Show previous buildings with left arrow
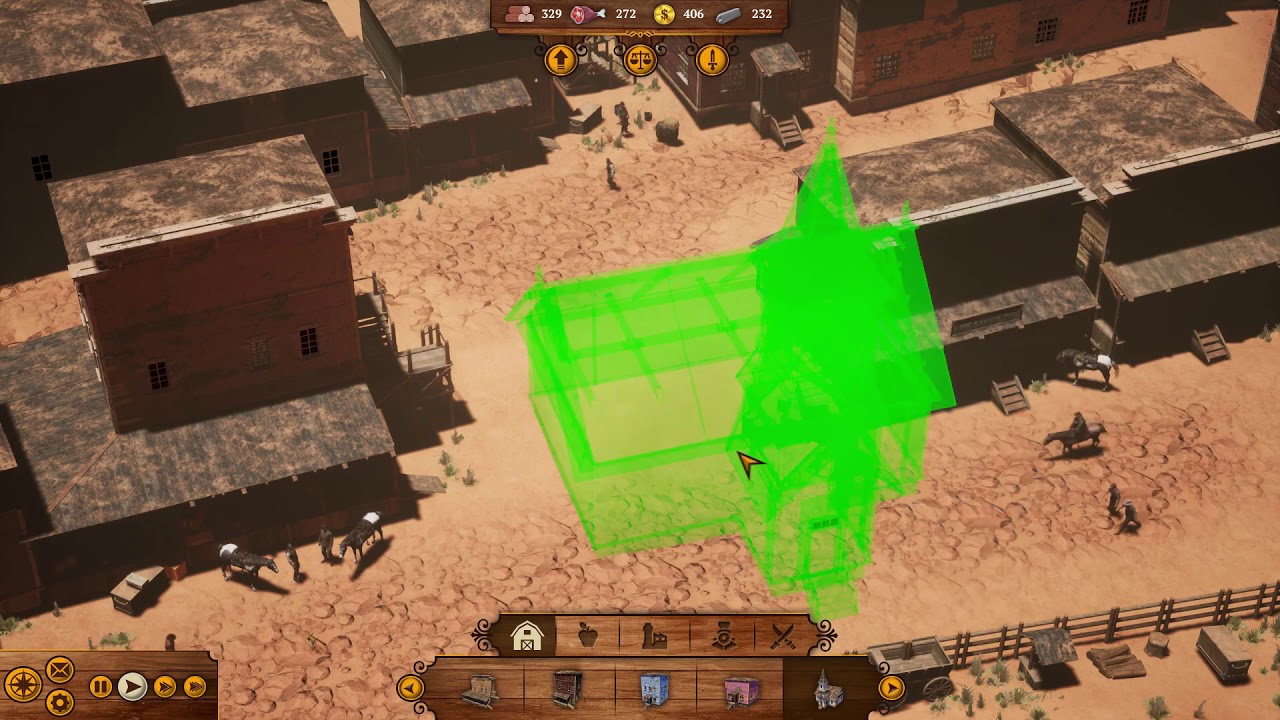This screenshot has width=1280, height=720. (x=410, y=688)
